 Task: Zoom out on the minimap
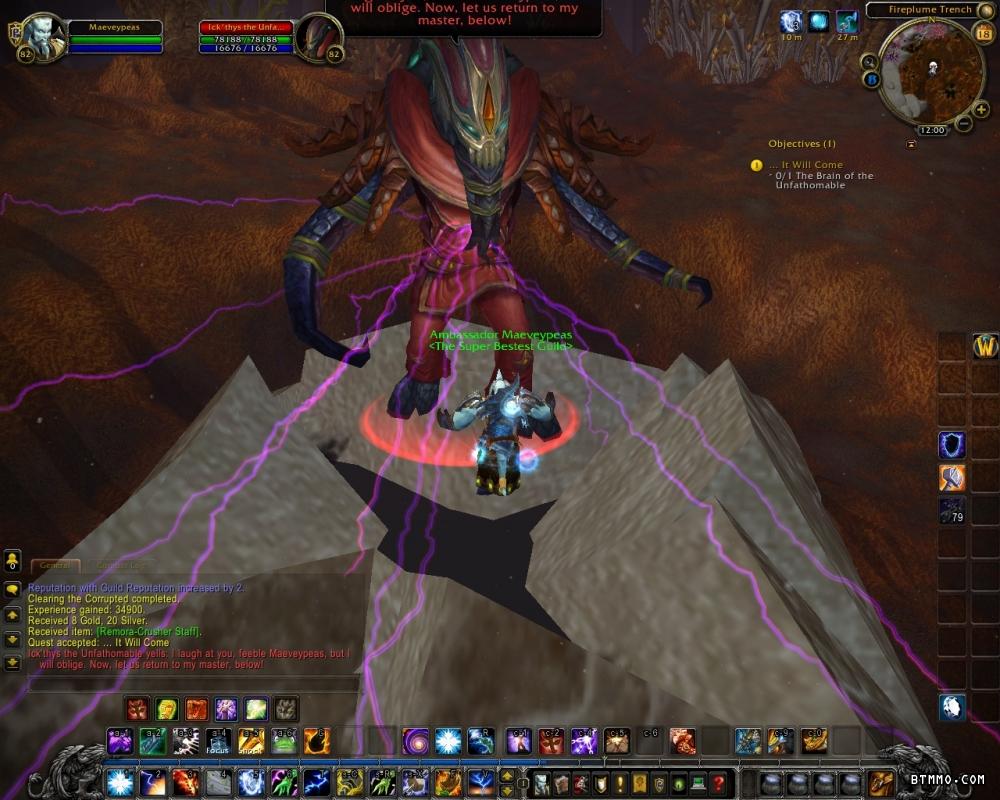pyautogui.click(x=964, y=123)
